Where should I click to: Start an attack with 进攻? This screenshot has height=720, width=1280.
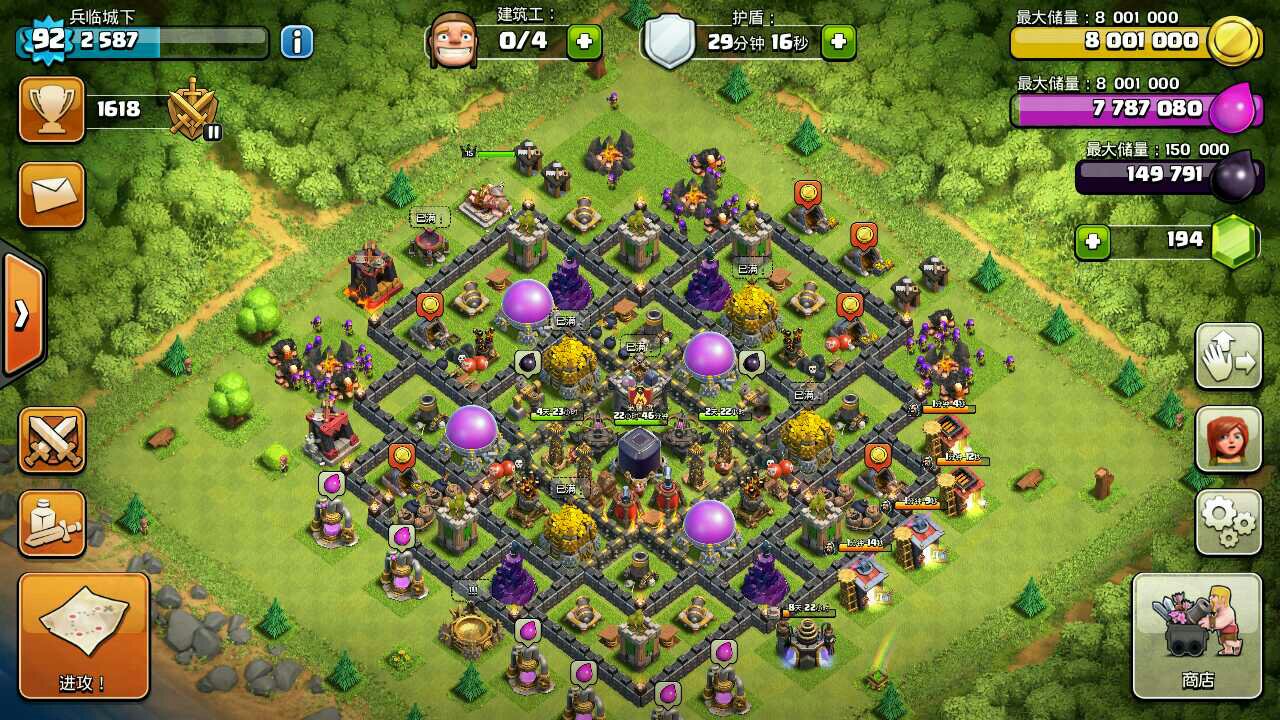(x=83, y=636)
